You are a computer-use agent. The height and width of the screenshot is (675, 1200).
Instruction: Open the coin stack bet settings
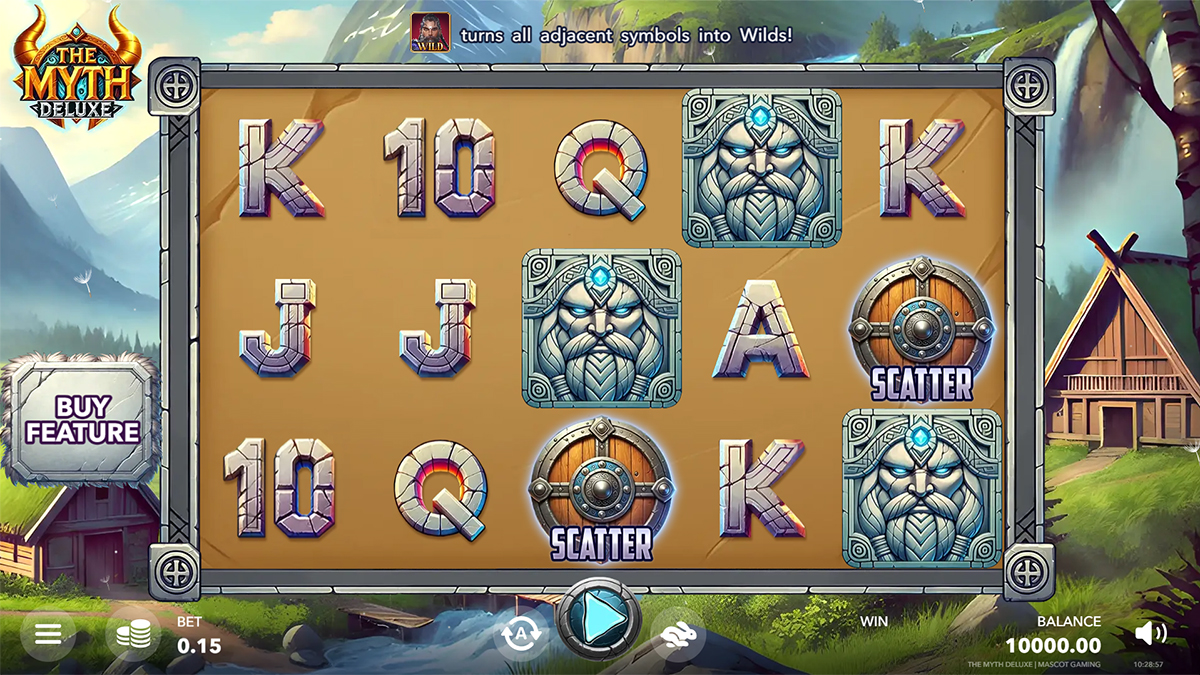133,634
